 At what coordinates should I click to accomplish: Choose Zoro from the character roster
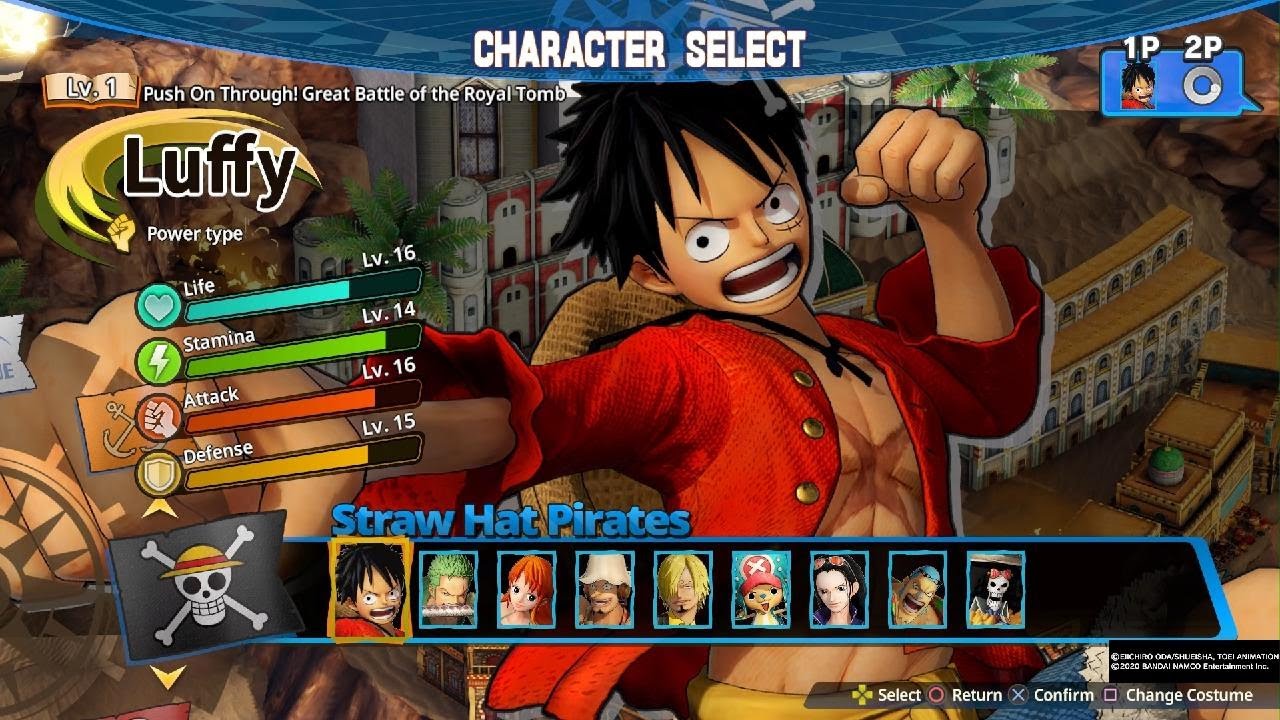pos(448,590)
